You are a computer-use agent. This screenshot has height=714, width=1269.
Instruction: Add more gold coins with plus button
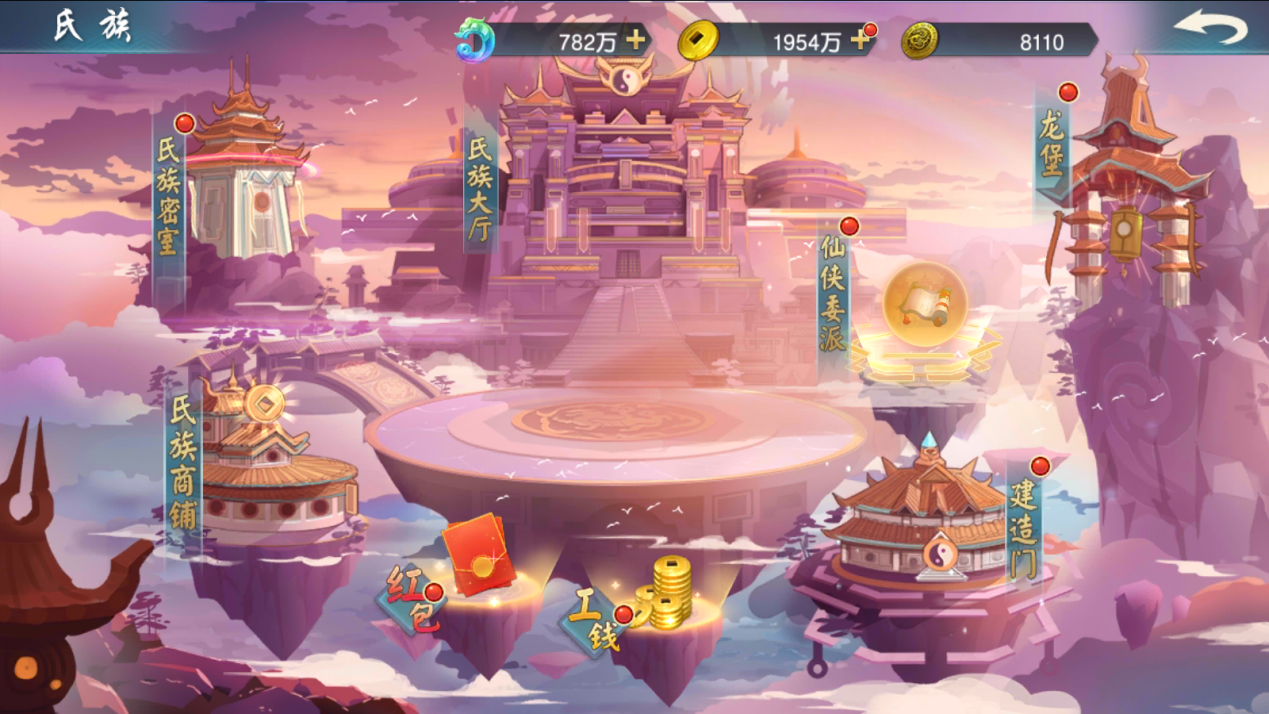(860, 40)
